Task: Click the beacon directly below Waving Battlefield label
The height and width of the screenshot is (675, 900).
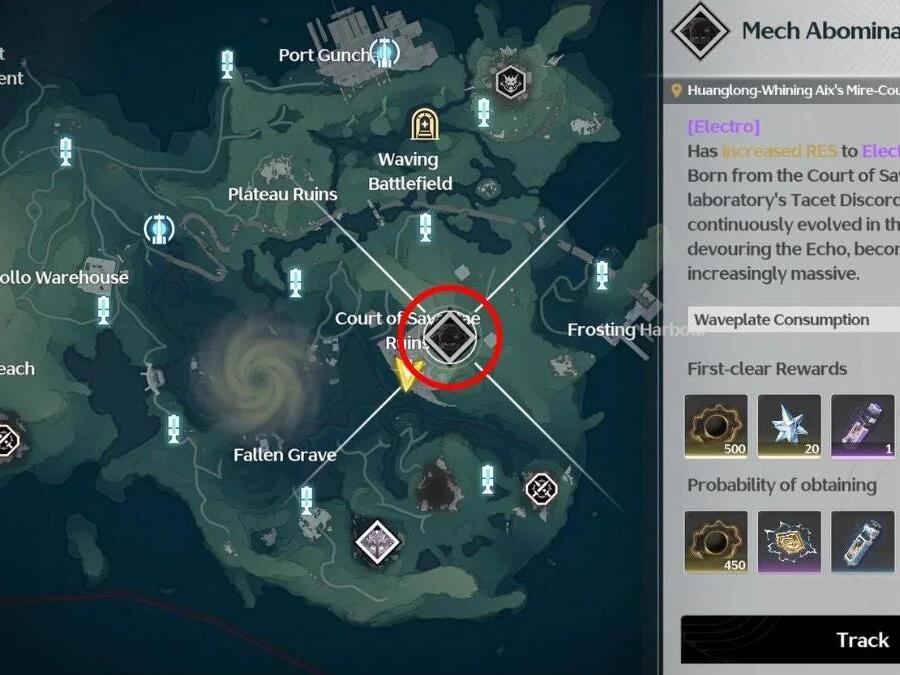Action: click(426, 225)
